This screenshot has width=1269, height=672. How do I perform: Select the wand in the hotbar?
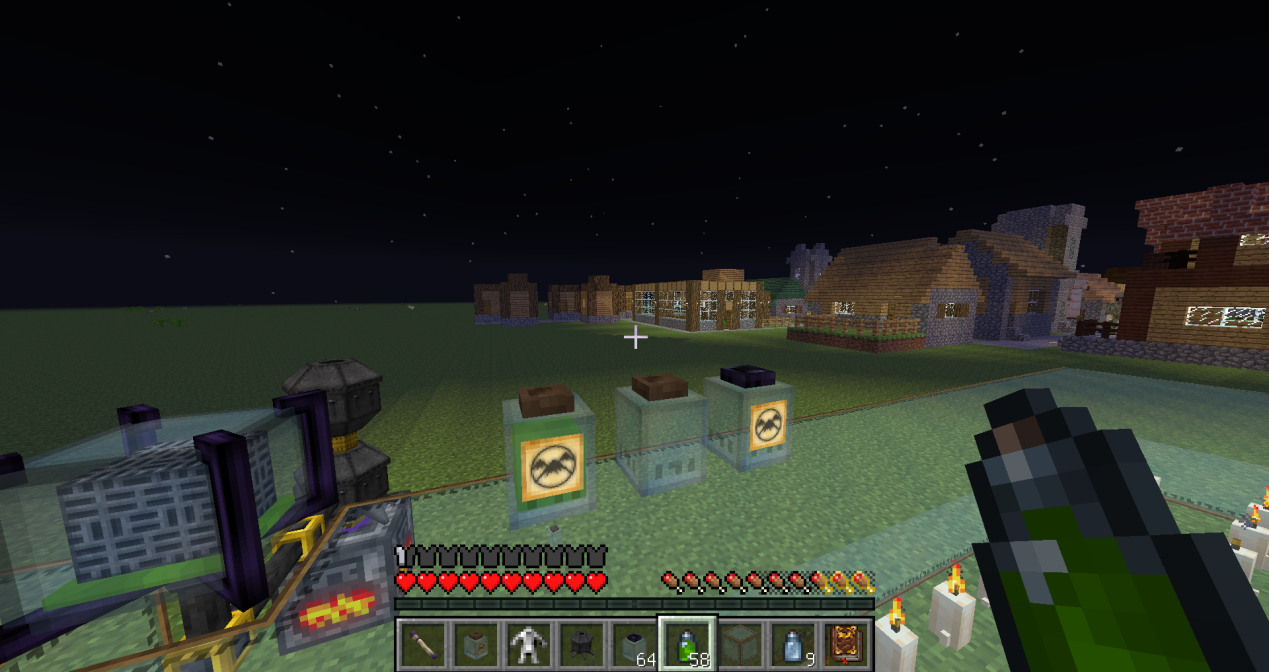click(423, 644)
